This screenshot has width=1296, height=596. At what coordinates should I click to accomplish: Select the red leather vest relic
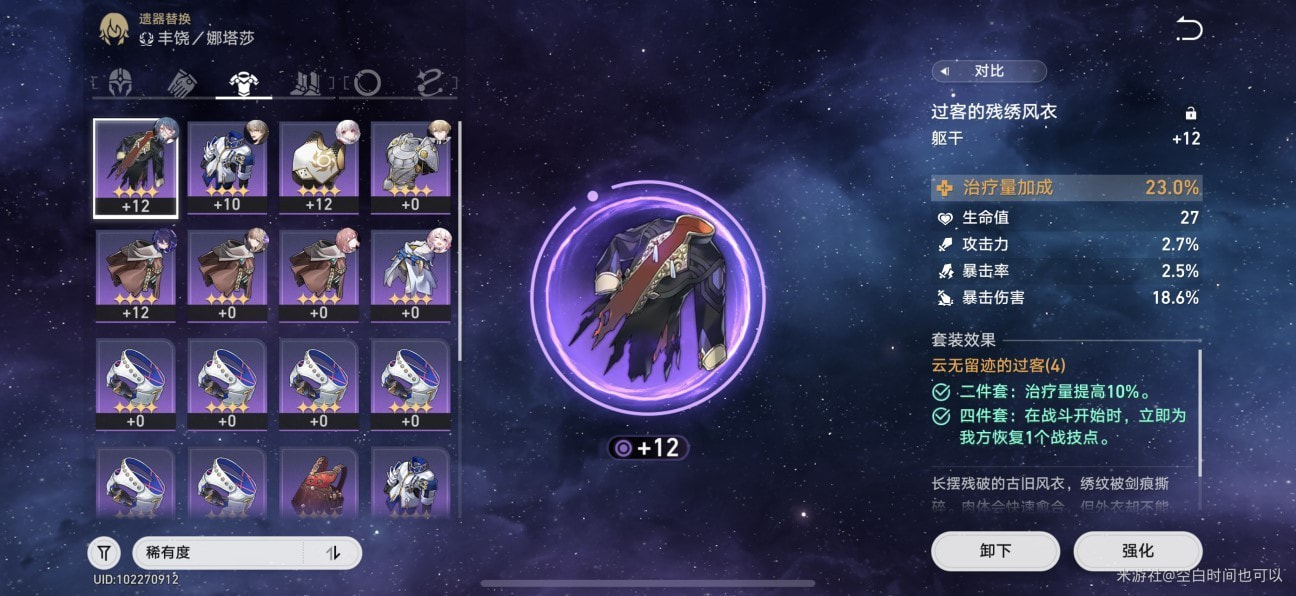319,483
